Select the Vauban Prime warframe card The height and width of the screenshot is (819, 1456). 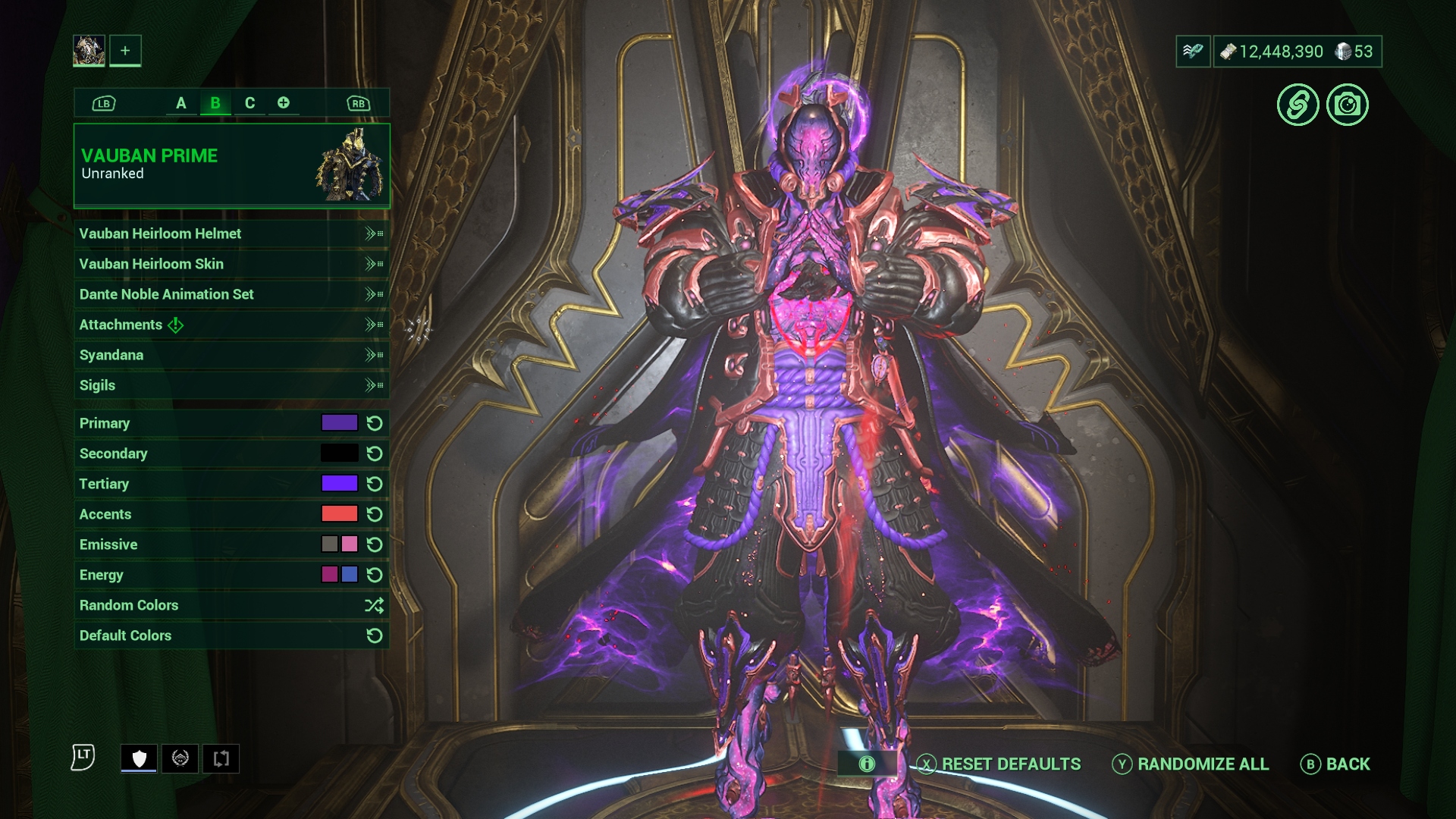(231, 165)
